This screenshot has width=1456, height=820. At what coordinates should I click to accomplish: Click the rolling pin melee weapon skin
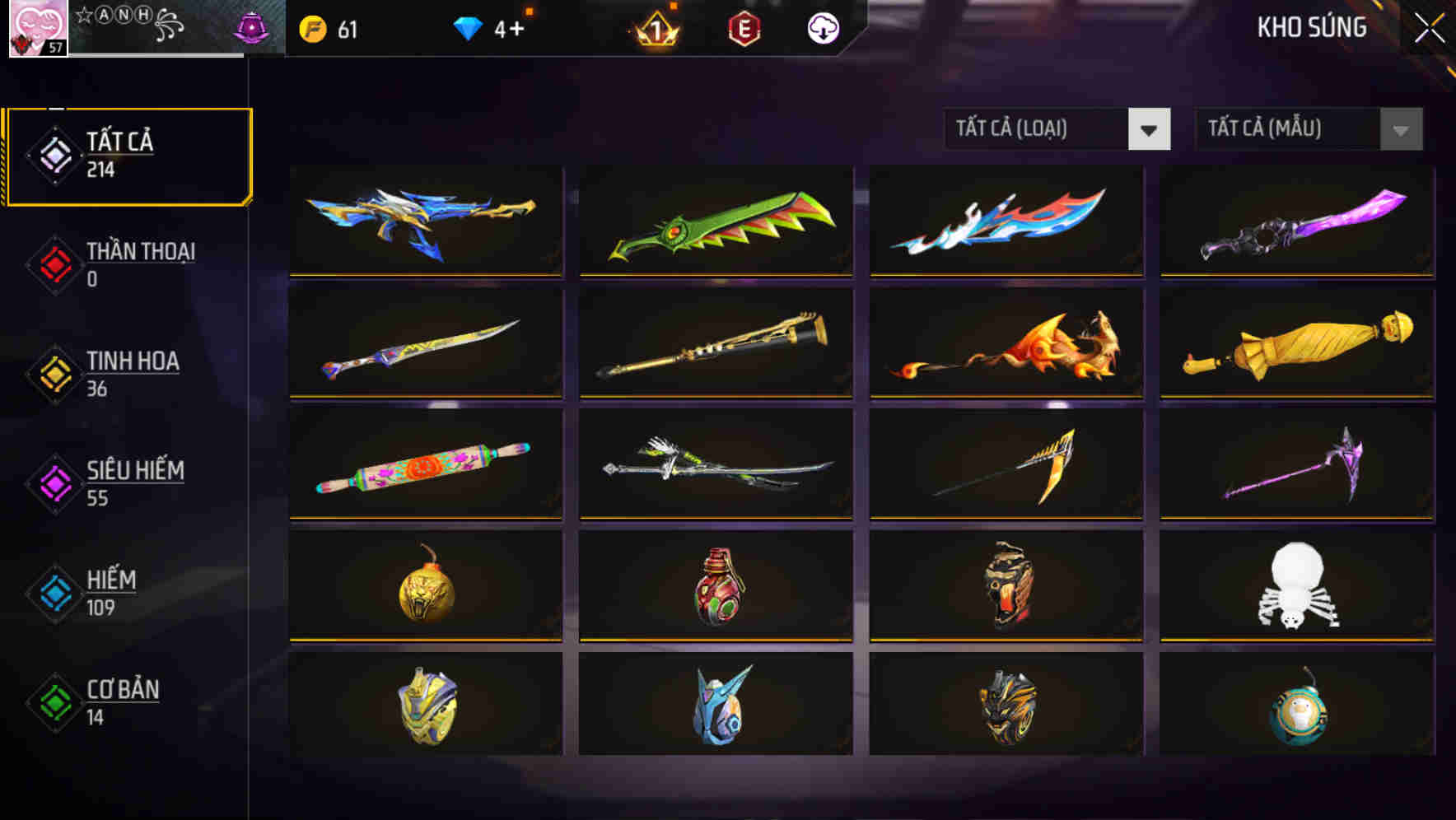point(425,465)
